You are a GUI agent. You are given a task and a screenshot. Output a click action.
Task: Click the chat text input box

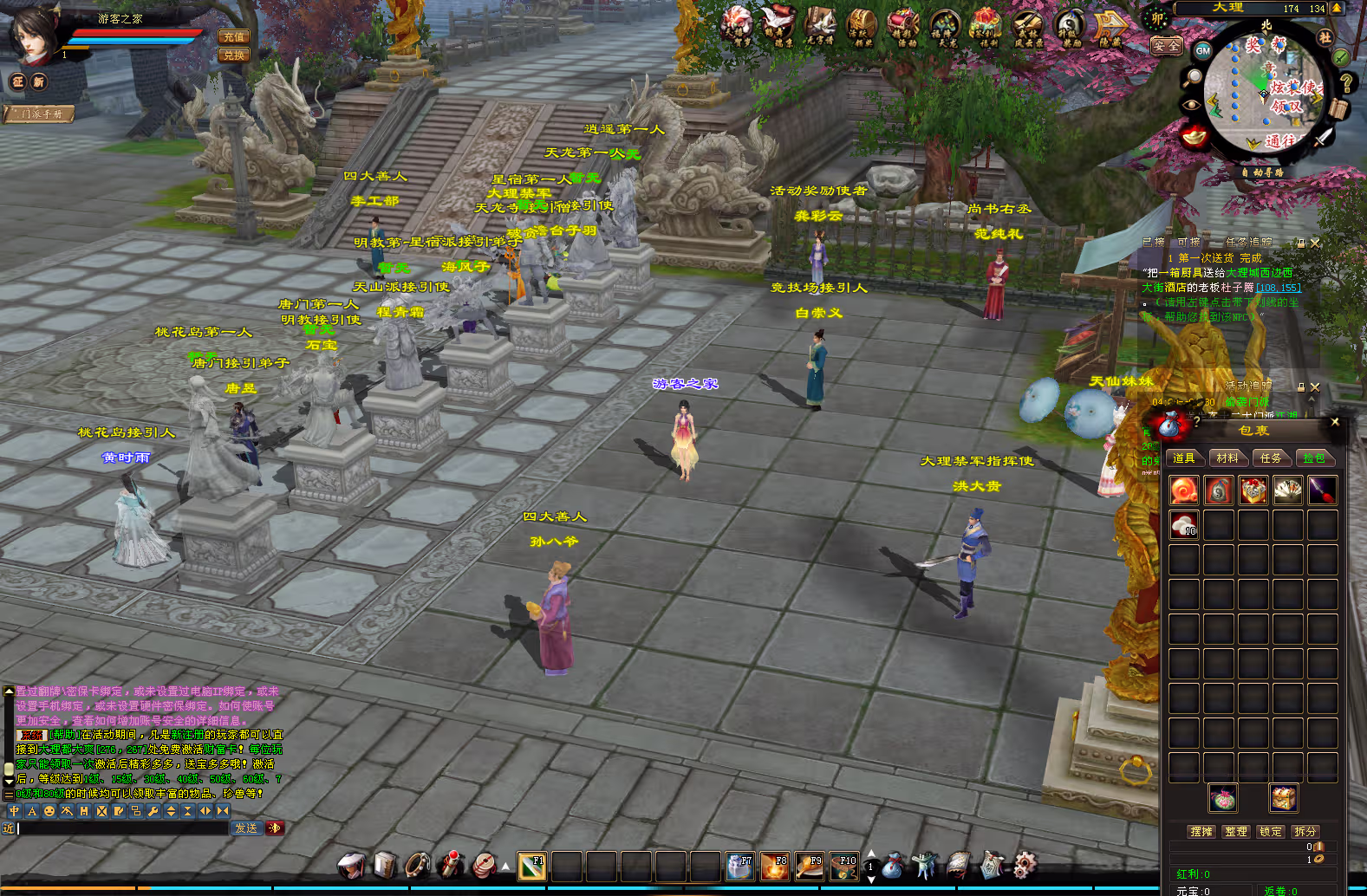pyautogui.click(x=121, y=828)
